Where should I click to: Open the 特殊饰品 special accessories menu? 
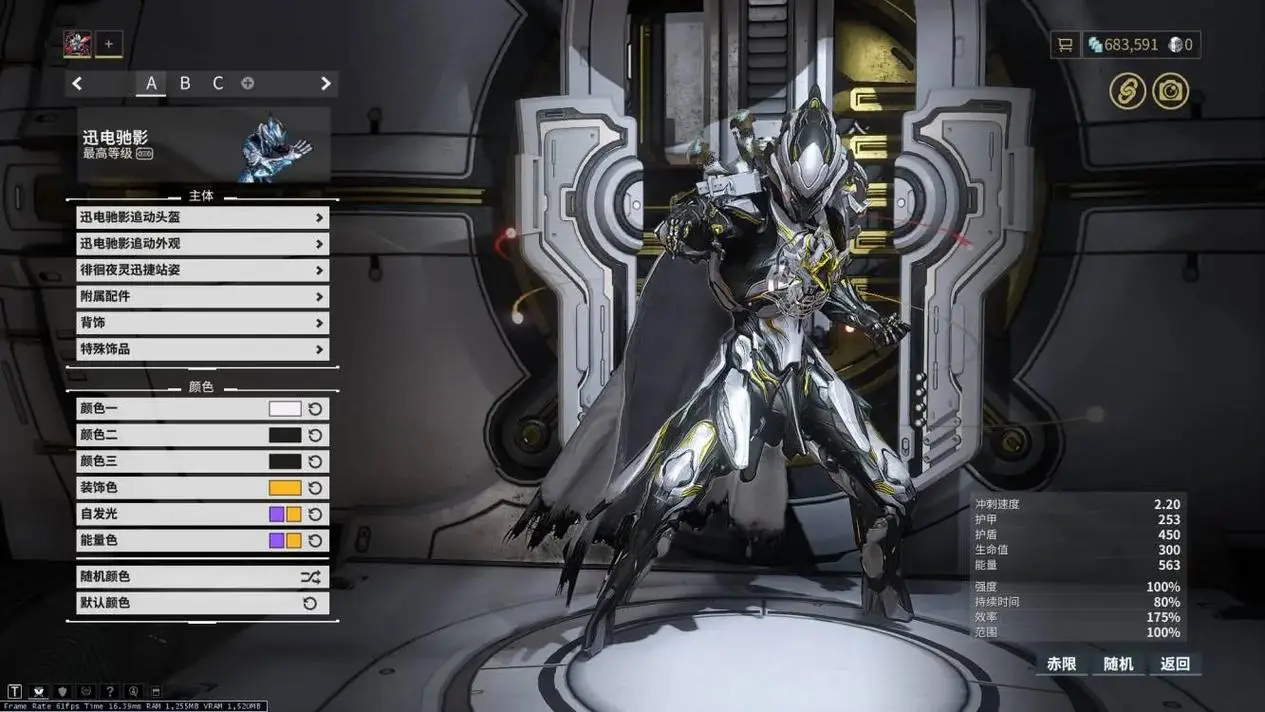(x=202, y=349)
